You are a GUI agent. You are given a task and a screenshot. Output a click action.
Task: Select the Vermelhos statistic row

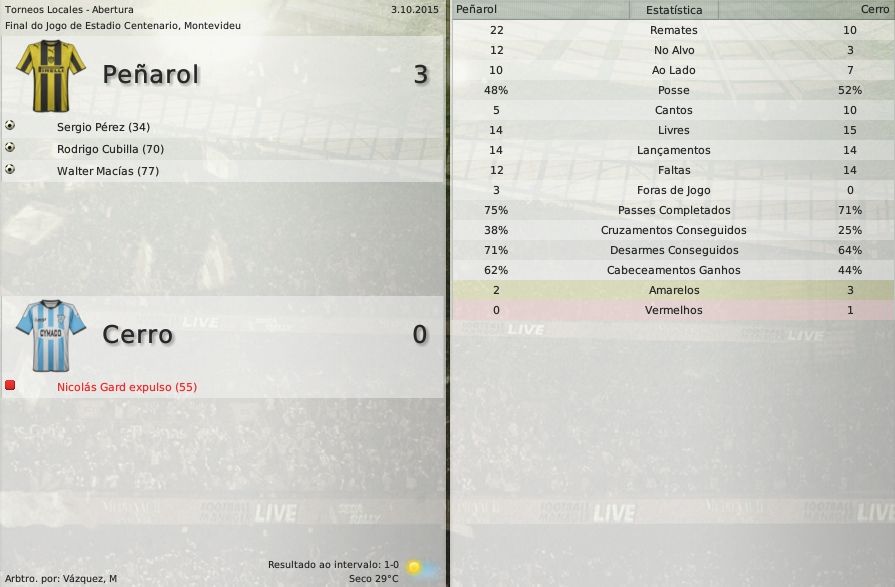673,310
